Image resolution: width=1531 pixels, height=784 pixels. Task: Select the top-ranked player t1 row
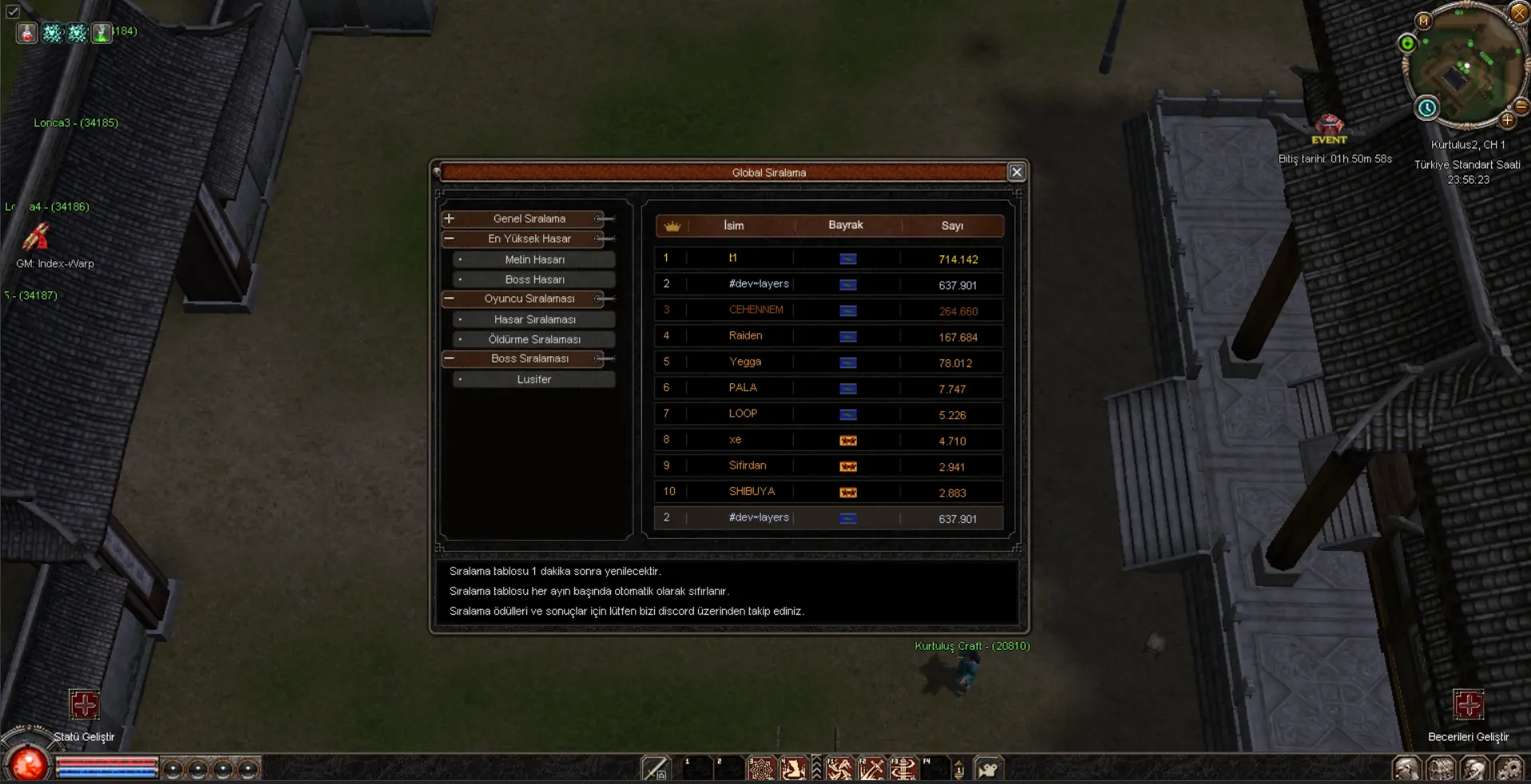828,259
